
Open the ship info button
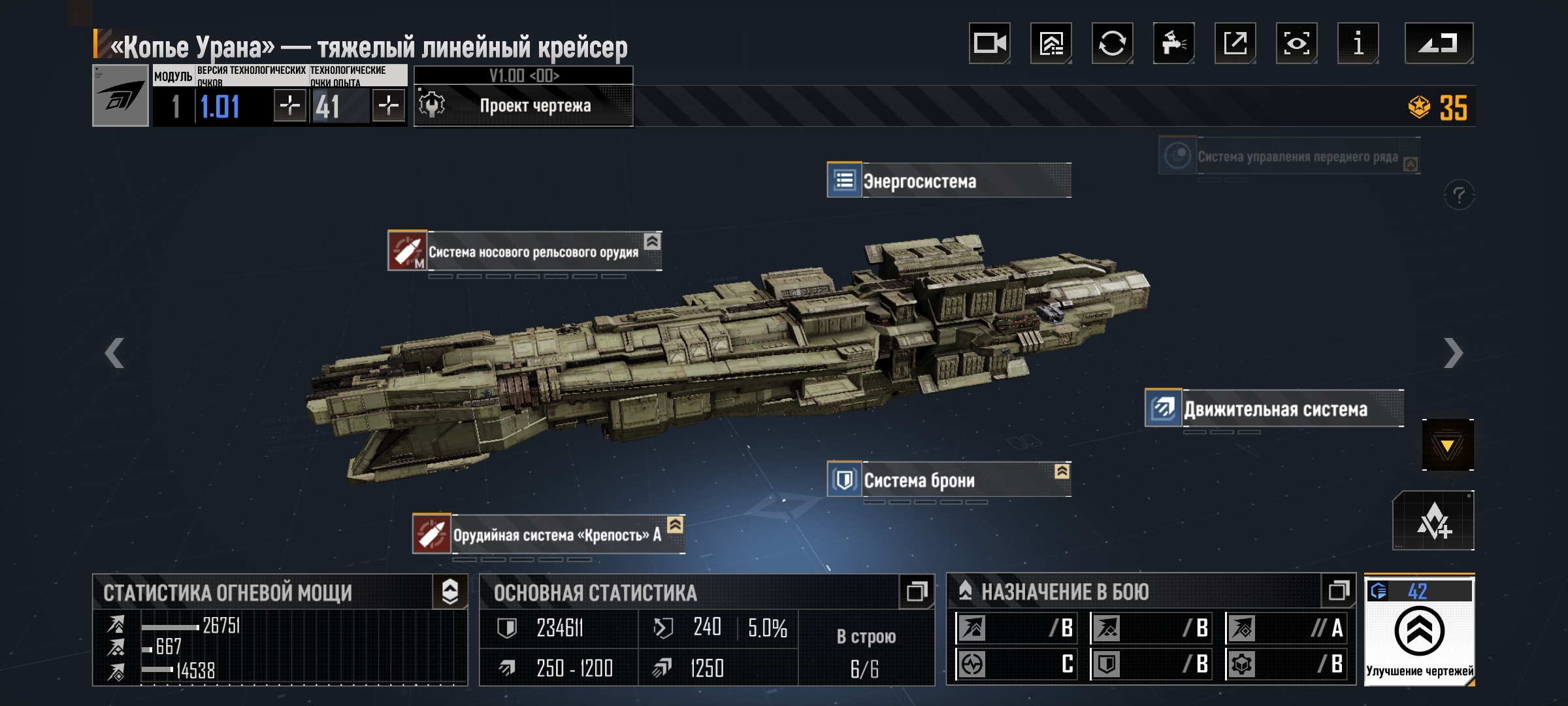pyautogui.click(x=1358, y=43)
